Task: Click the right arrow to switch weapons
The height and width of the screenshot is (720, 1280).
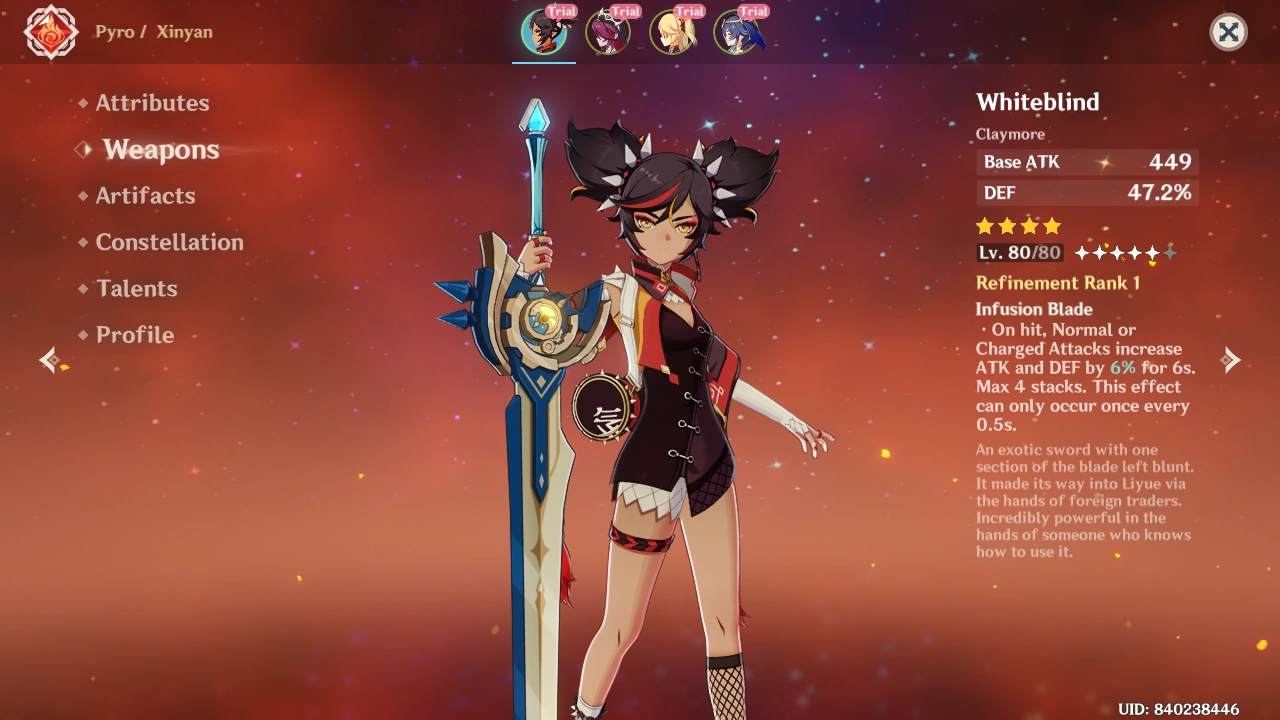Action: (1231, 359)
